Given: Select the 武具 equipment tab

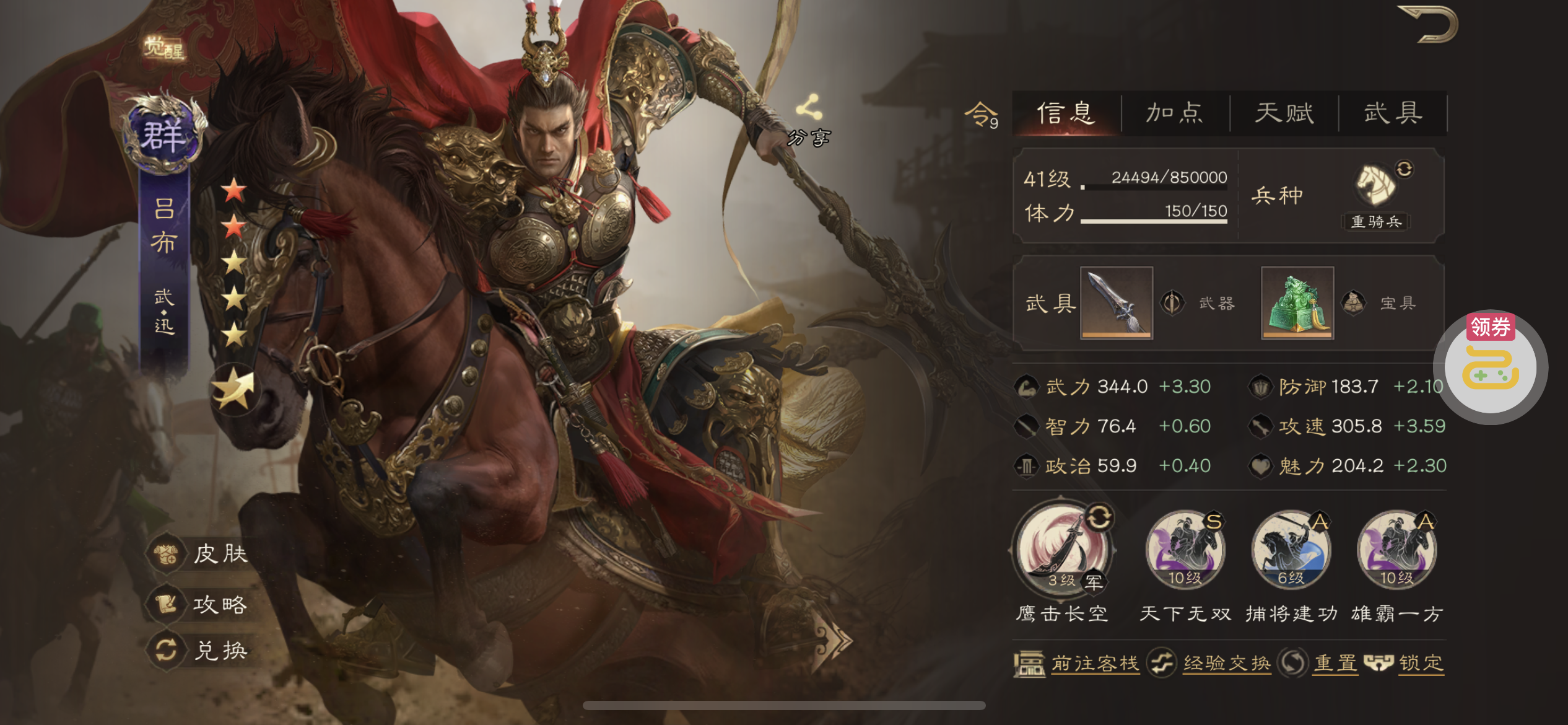Looking at the screenshot, I should (1393, 113).
